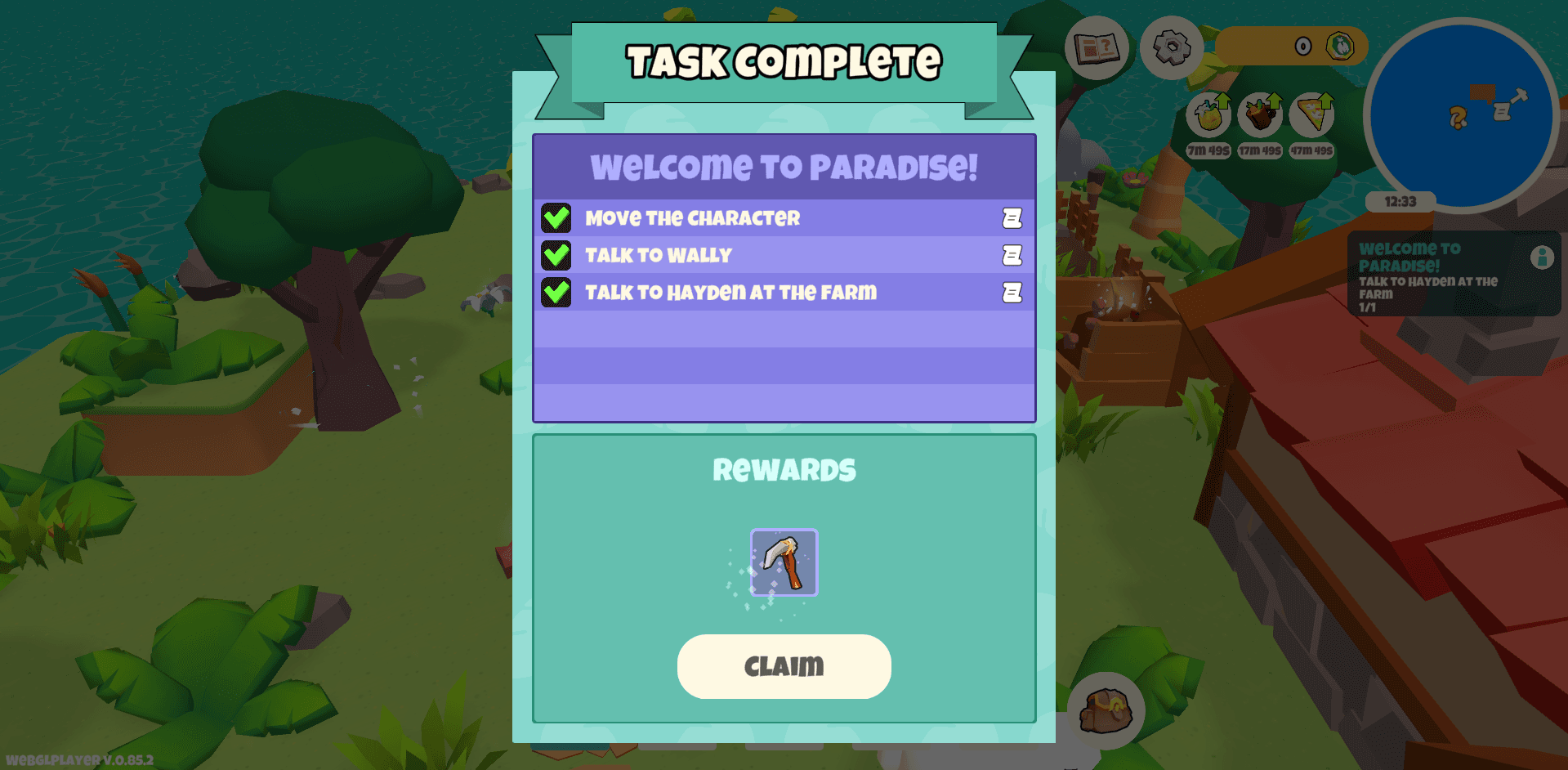This screenshot has width=1568, height=770.
Task: Expand the scroll for Move the Character task
Action: pyautogui.click(x=1011, y=217)
